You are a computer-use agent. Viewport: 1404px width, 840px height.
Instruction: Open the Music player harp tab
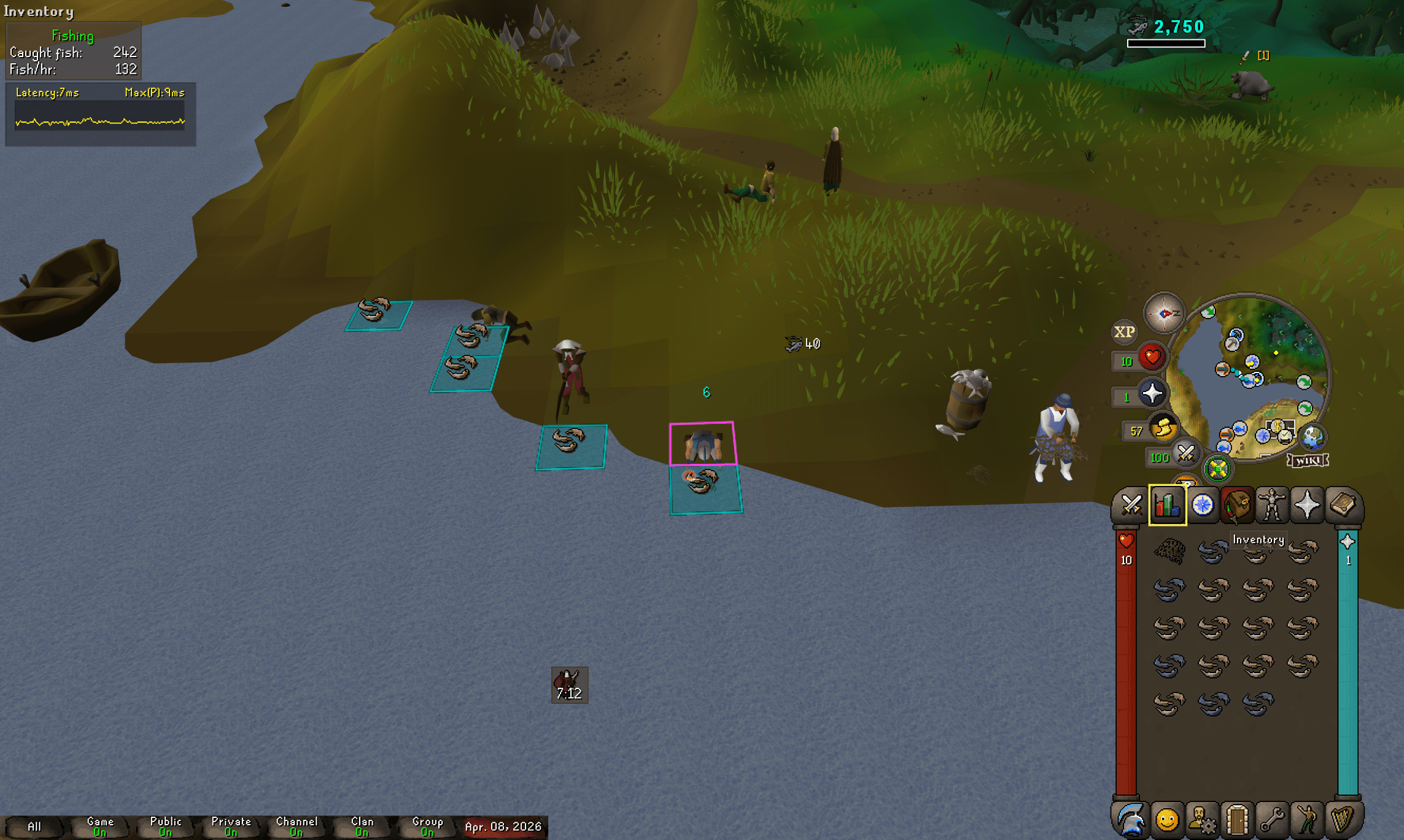pyautogui.click(x=1342, y=819)
